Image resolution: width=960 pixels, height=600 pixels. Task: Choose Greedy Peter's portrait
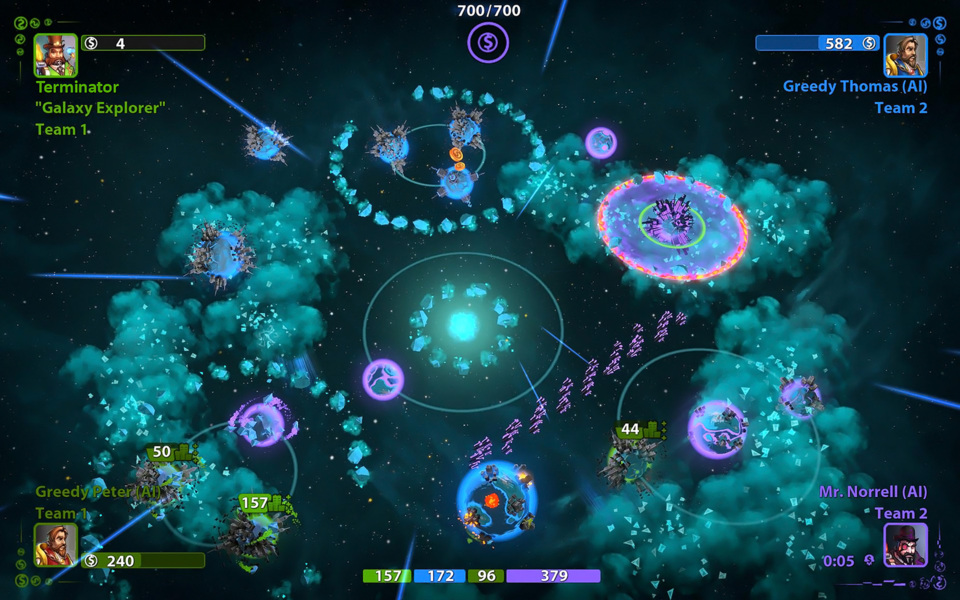55,545
